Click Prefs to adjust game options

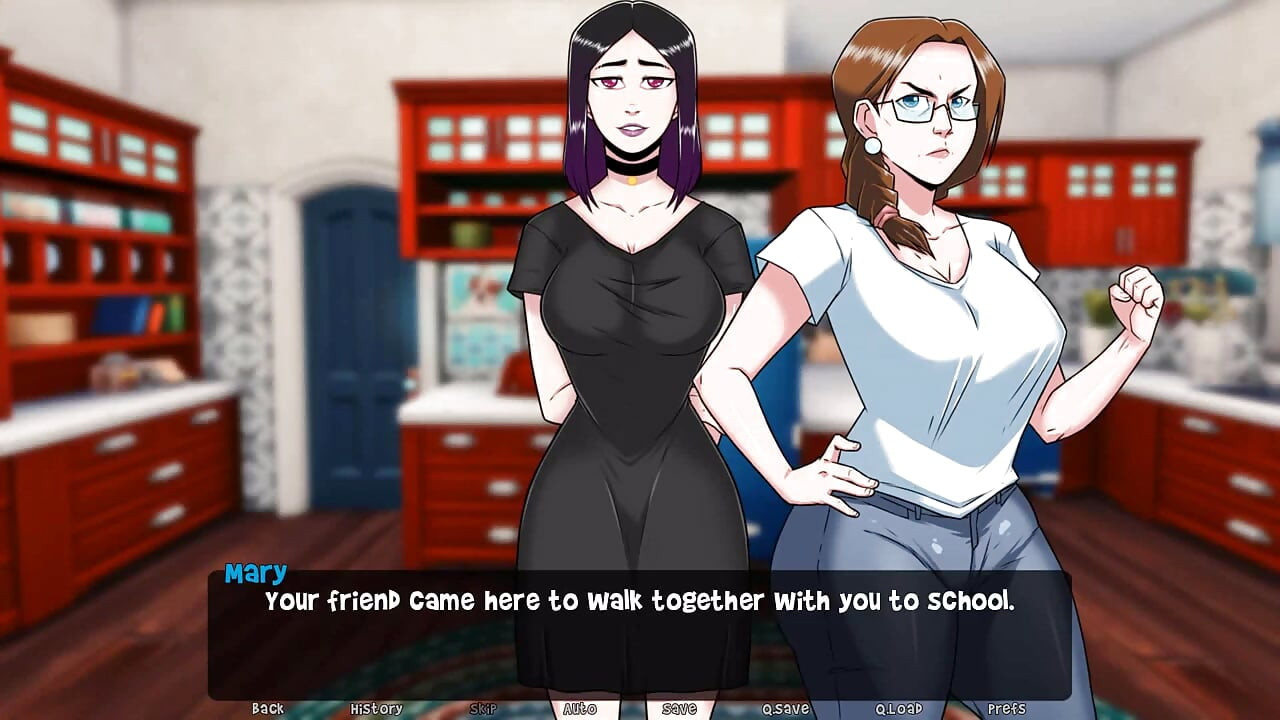(x=1008, y=708)
